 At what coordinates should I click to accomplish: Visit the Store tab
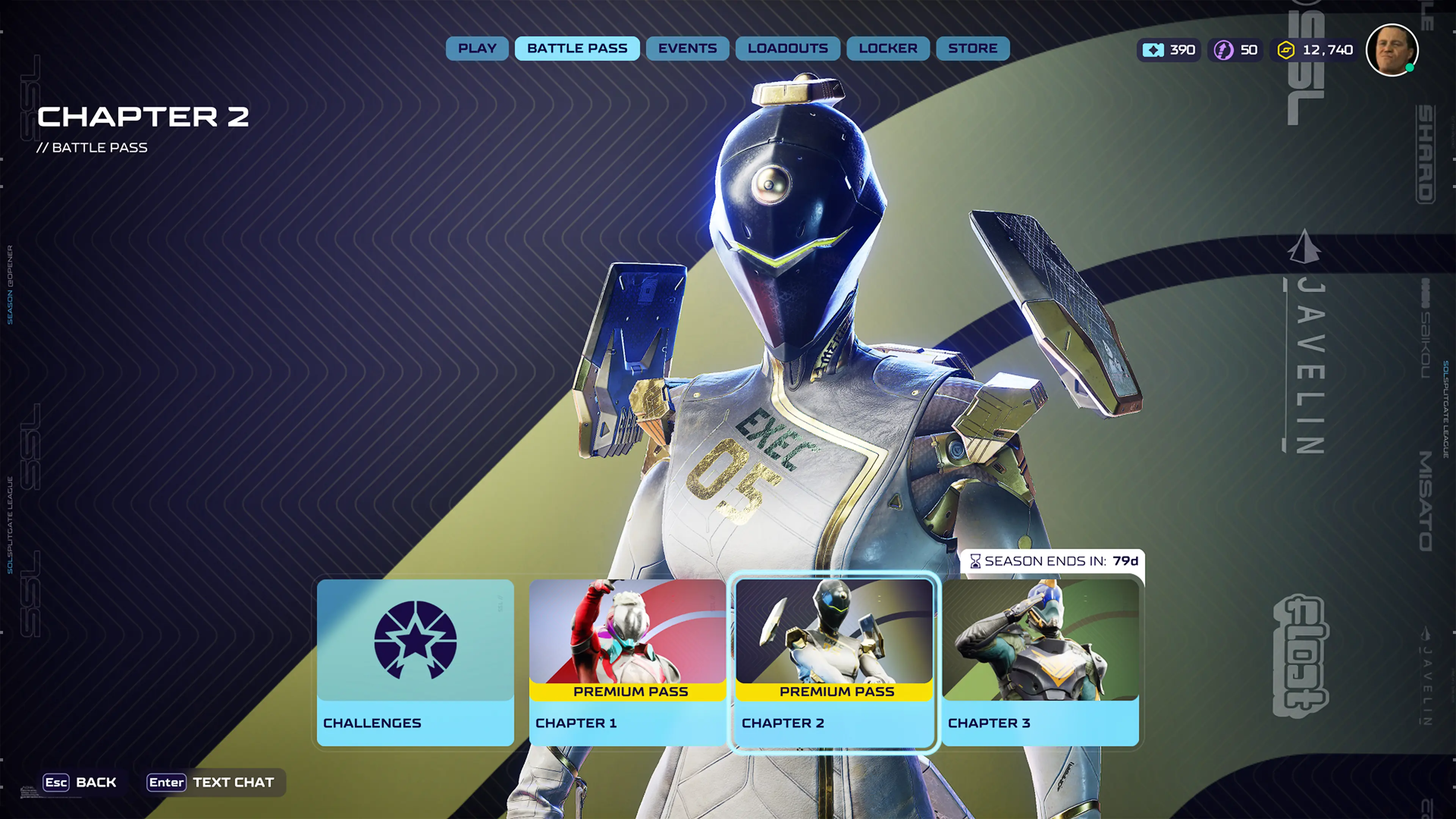[x=972, y=49]
